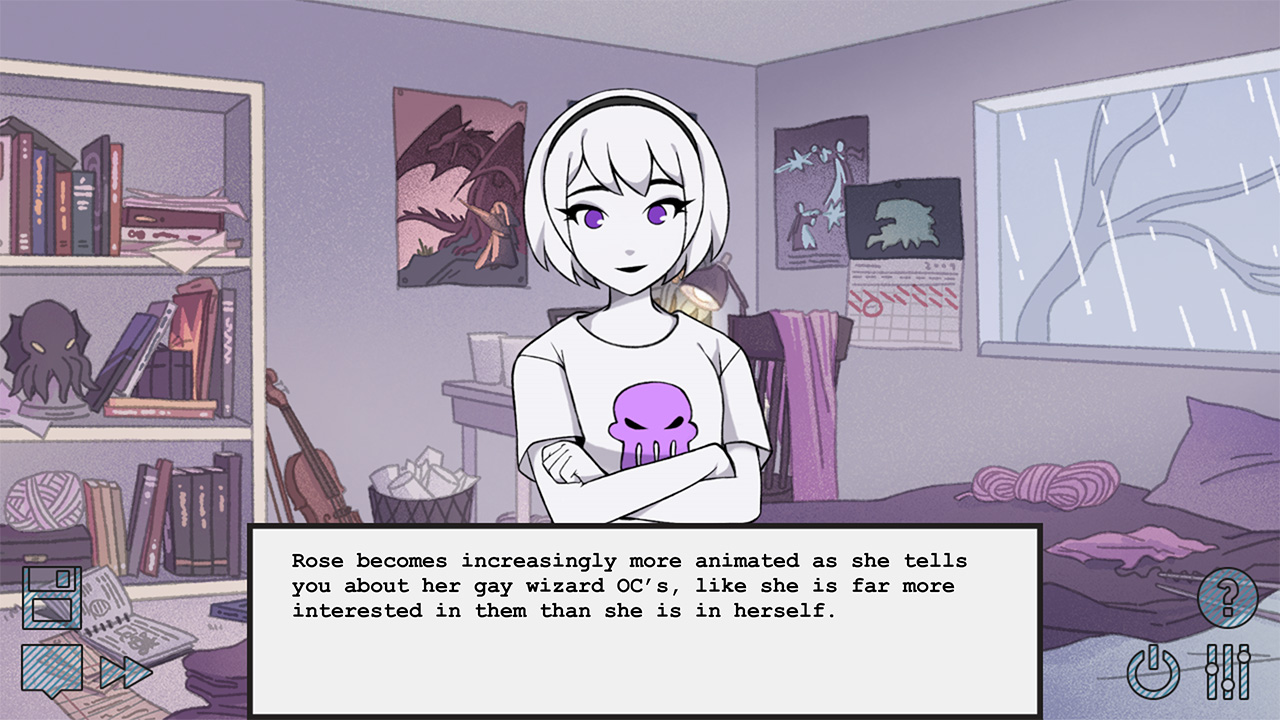Quit the game via the power icon
Viewport: 1280px width, 720px height.
coord(1152,671)
